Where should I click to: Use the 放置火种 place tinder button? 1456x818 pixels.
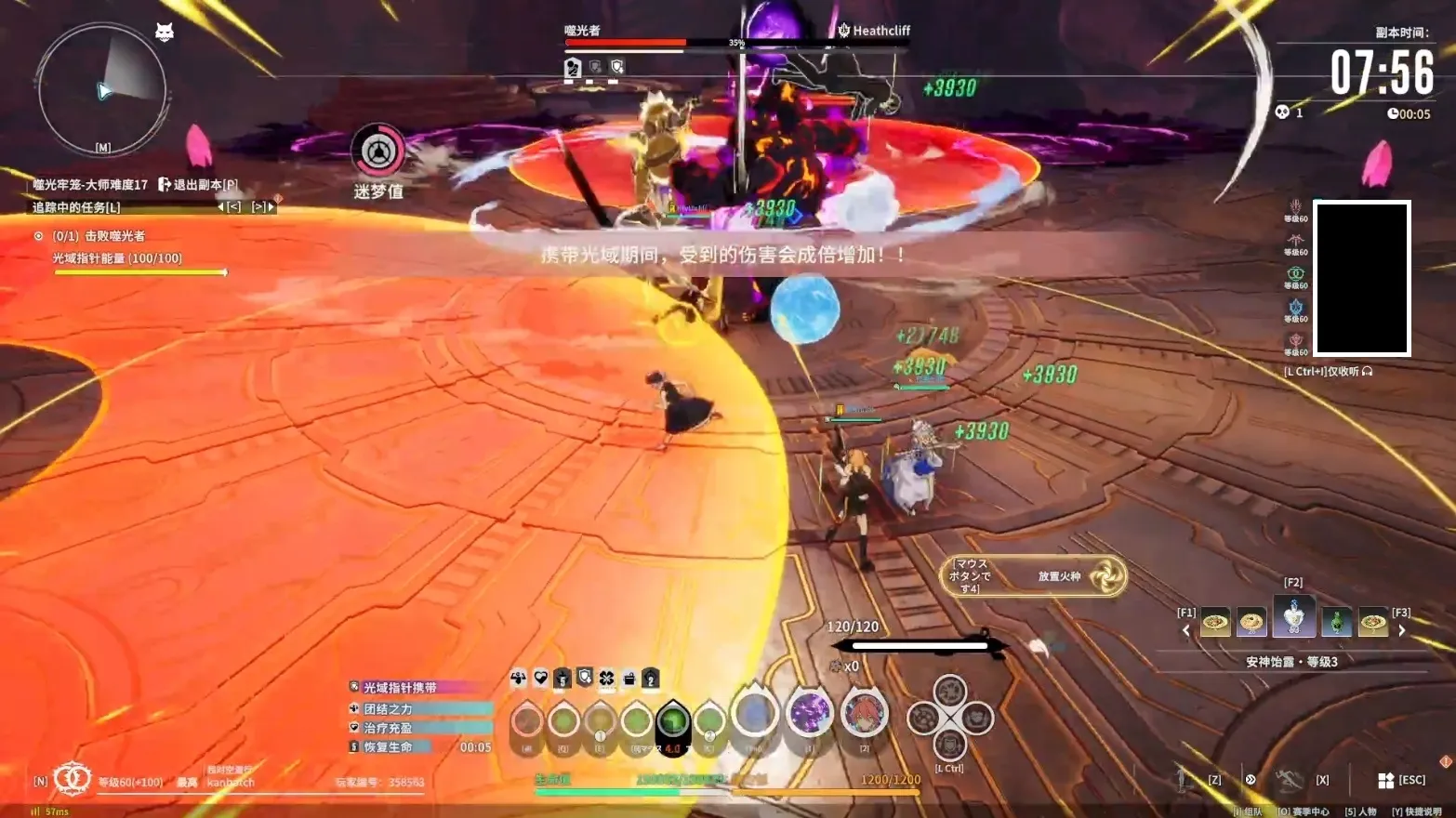coord(1035,576)
